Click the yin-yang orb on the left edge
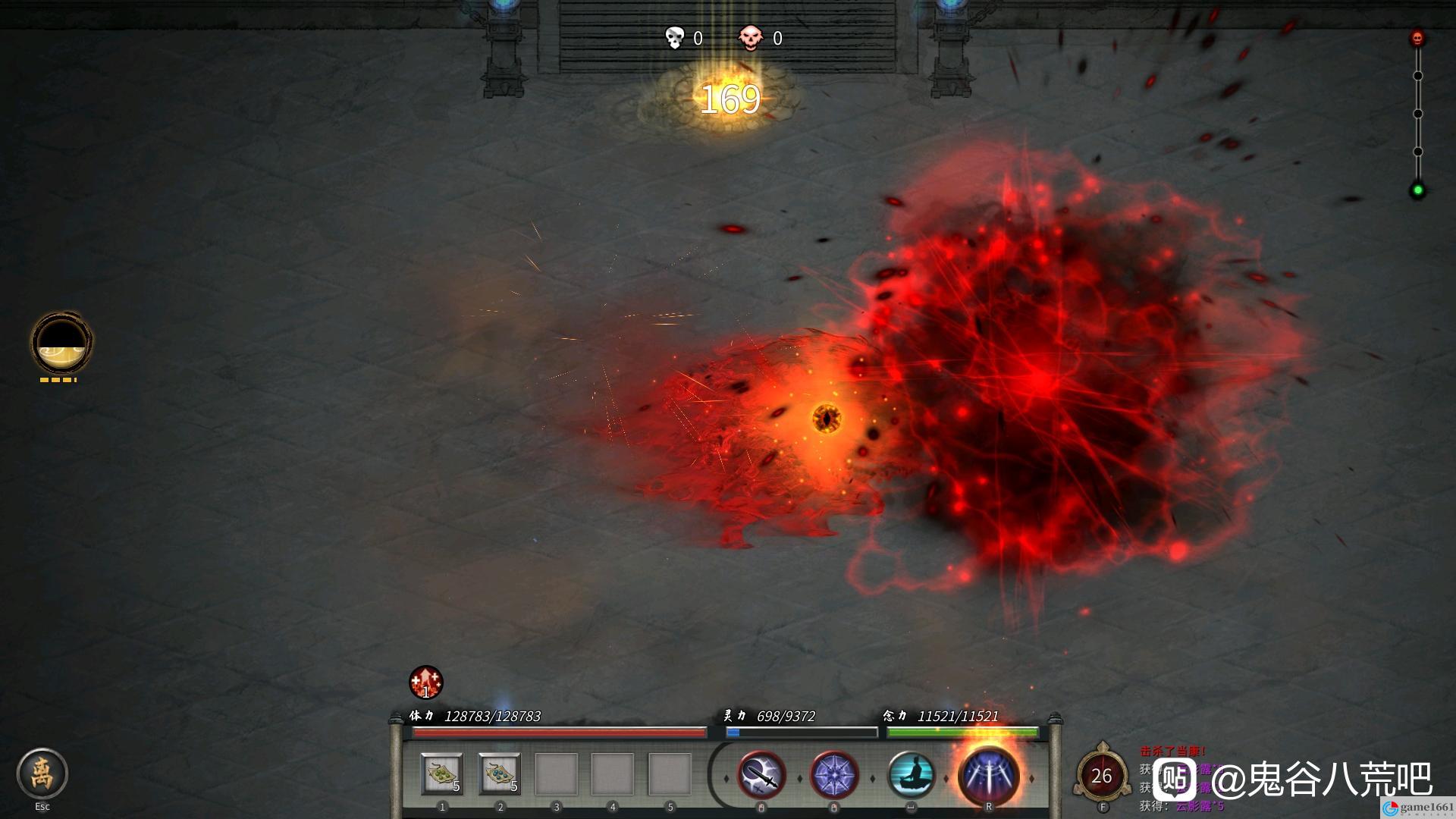This screenshot has width=1456, height=819. click(61, 343)
